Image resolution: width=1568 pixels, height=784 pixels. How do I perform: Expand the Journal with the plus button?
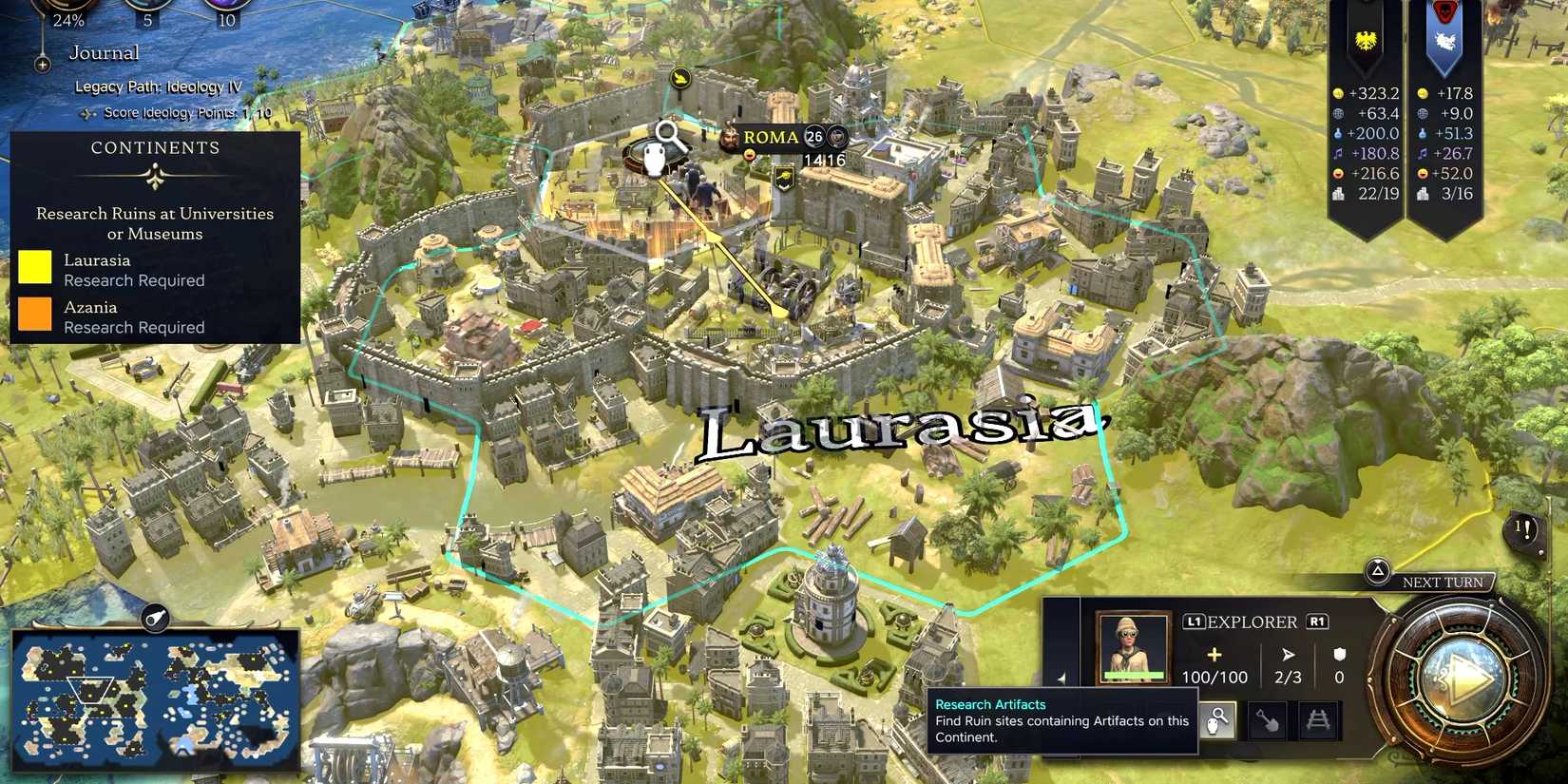click(42, 65)
